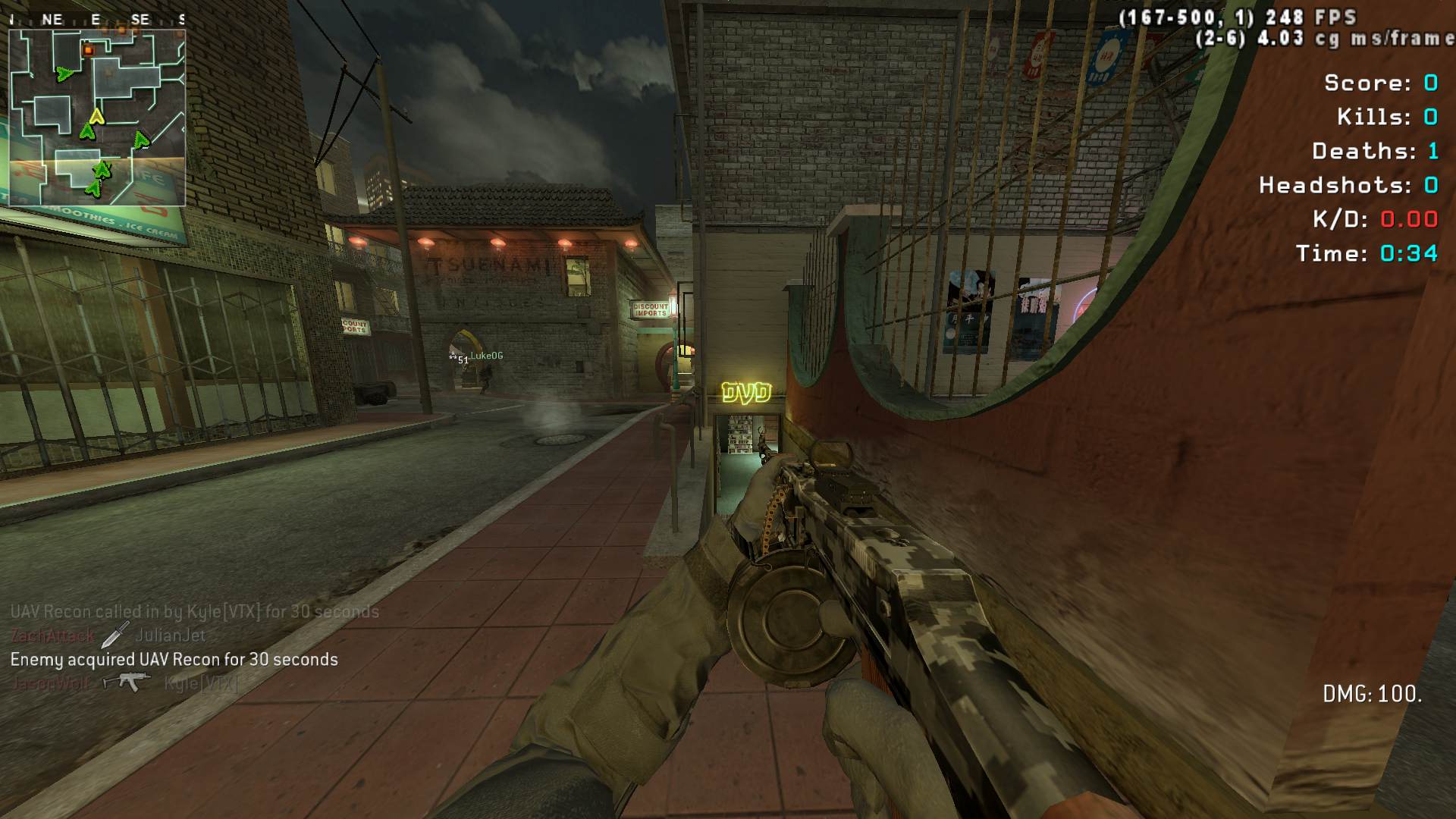Image resolution: width=1456 pixels, height=819 pixels.
Task: Select the LukeOG teammate name tag
Action: point(486,356)
